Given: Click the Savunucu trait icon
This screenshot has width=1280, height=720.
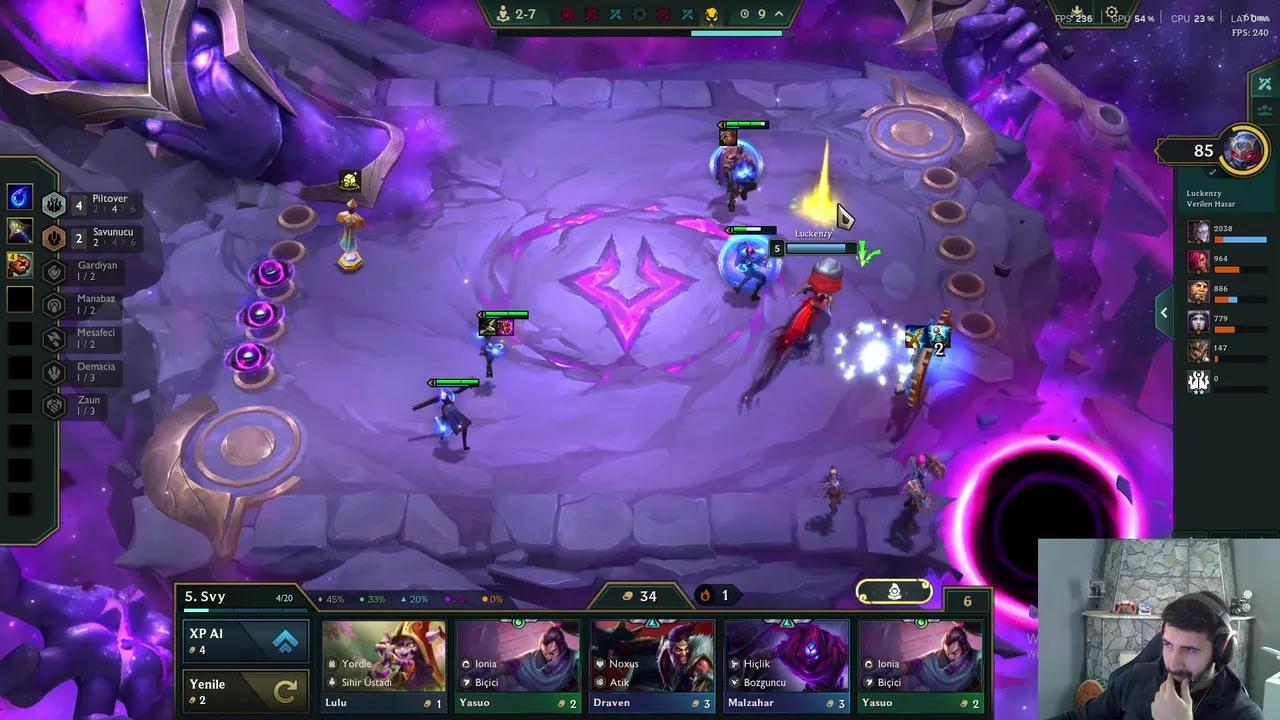Looking at the screenshot, I should (54, 238).
